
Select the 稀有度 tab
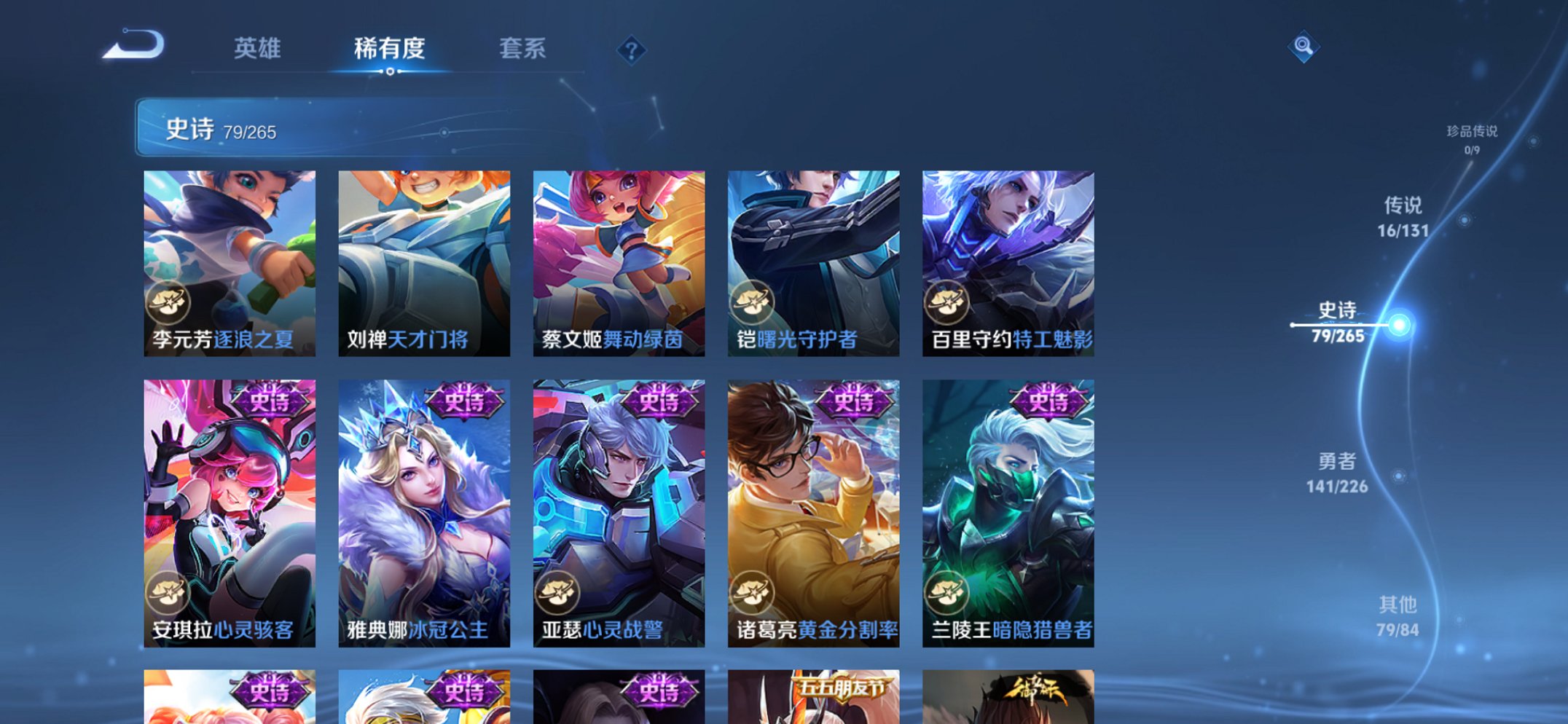tap(390, 48)
